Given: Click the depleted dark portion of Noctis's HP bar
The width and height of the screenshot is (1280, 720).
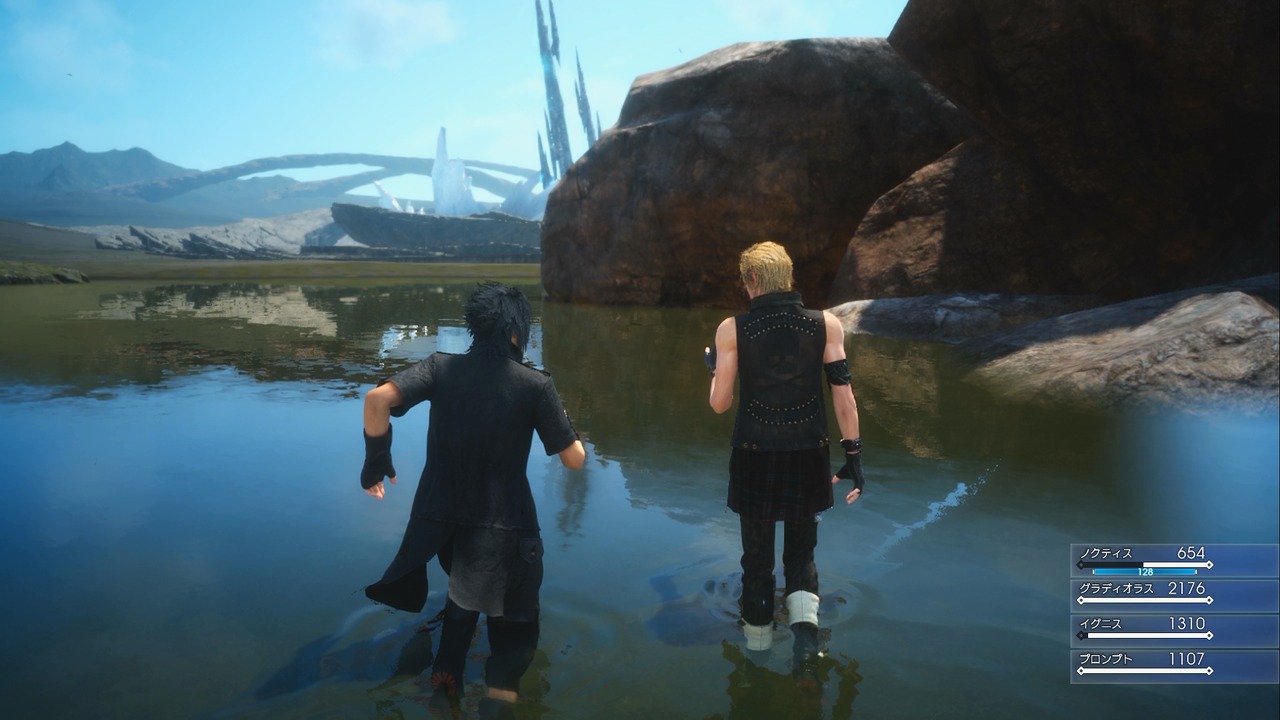Looking at the screenshot, I should [1110, 564].
